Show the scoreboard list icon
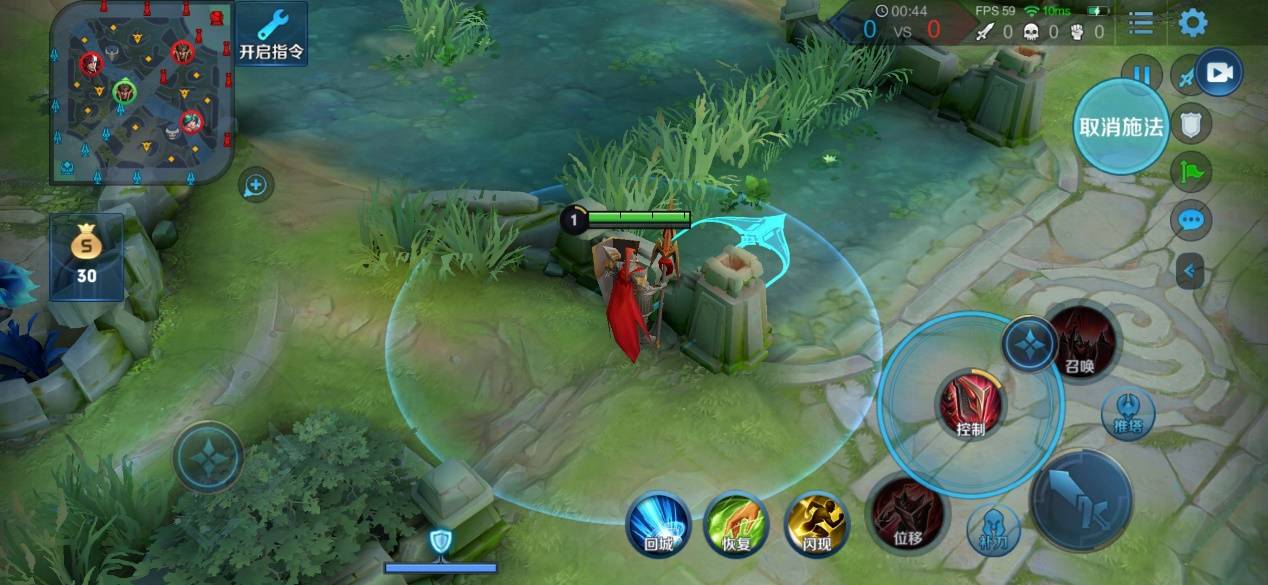The height and width of the screenshot is (585, 1268). [1141, 23]
